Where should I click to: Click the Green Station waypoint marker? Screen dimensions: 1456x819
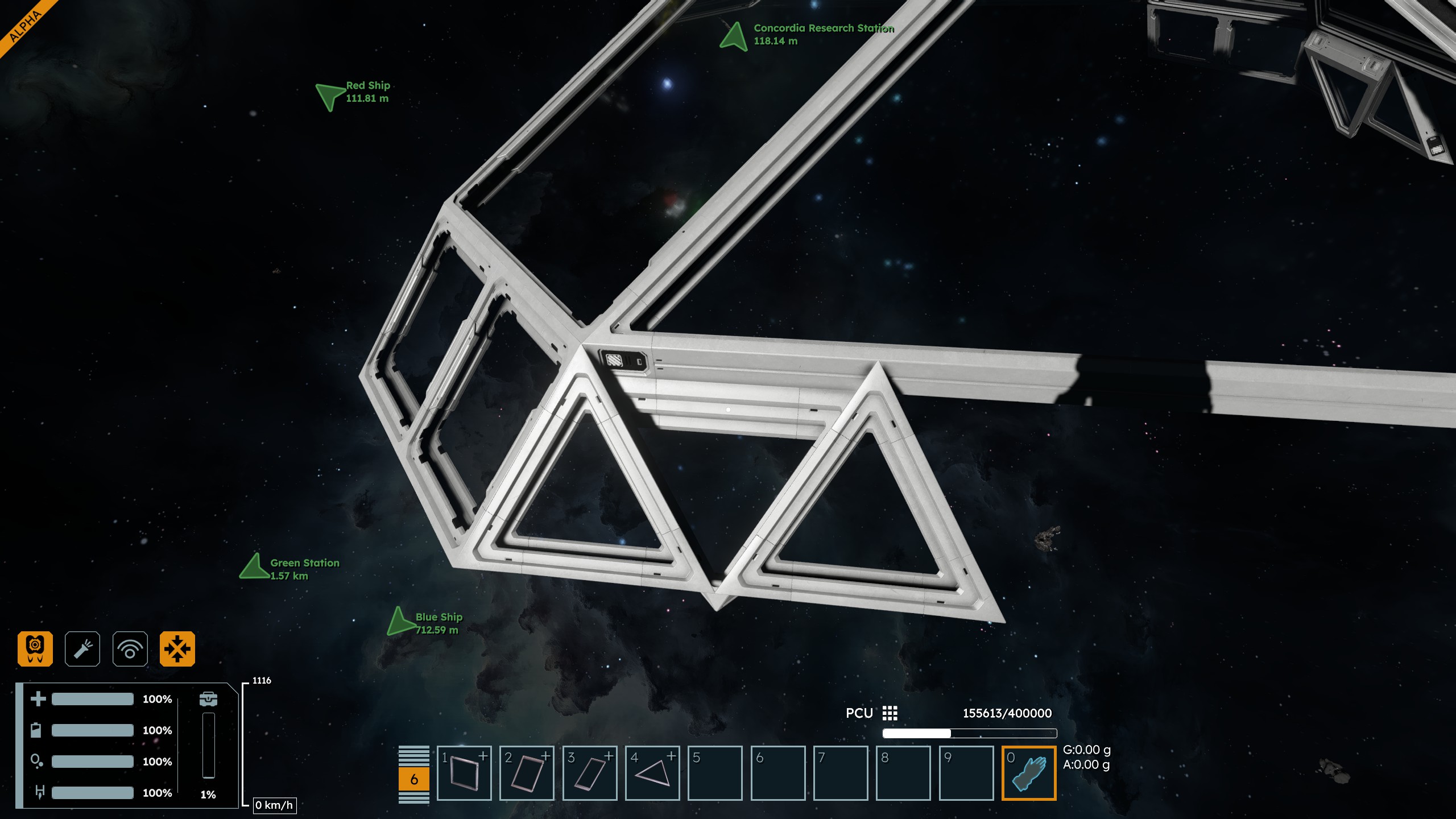pyautogui.click(x=255, y=567)
